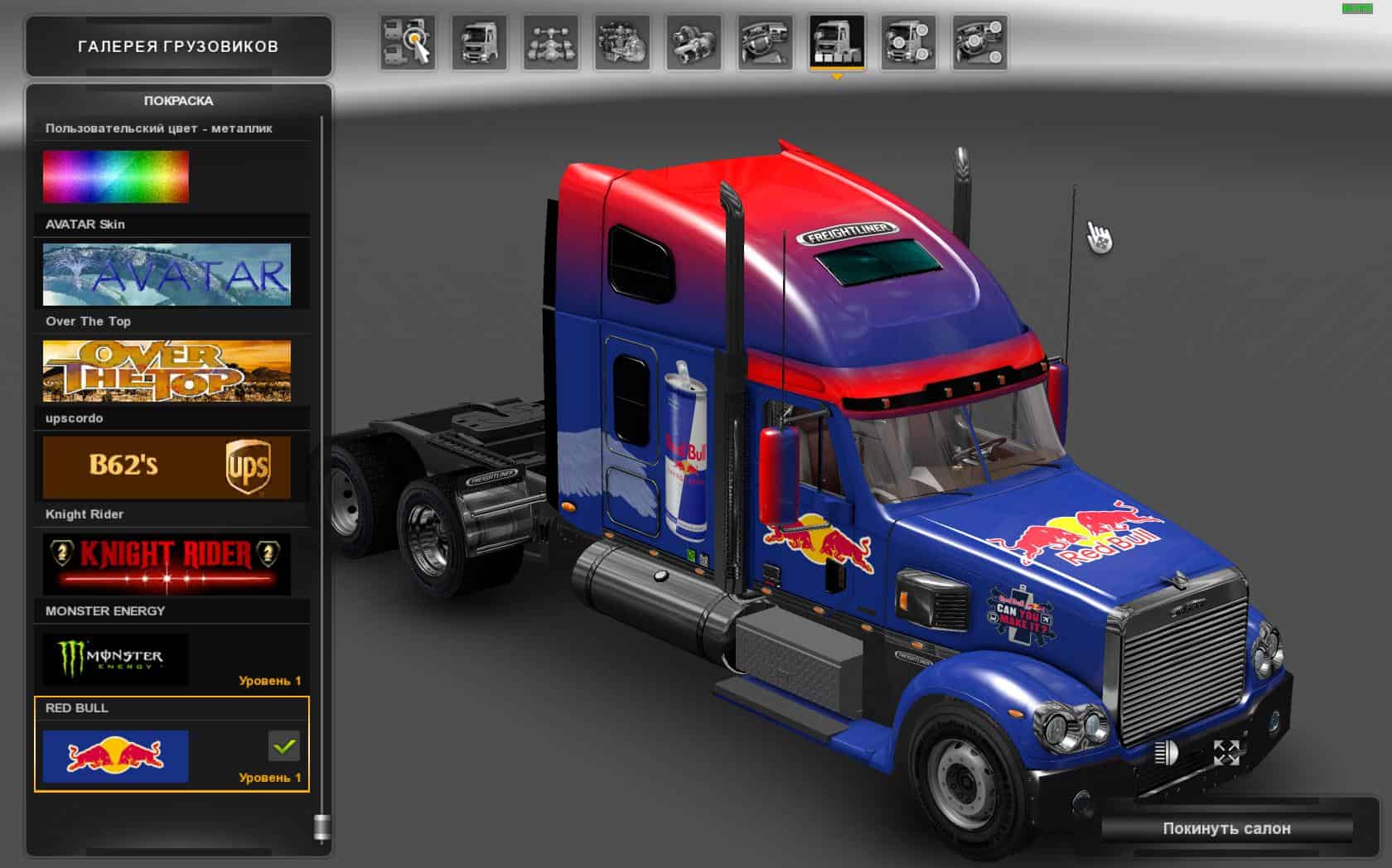Click the green checkmark on Red Bull
This screenshot has width=1392, height=868.
pyautogui.click(x=284, y=746)
